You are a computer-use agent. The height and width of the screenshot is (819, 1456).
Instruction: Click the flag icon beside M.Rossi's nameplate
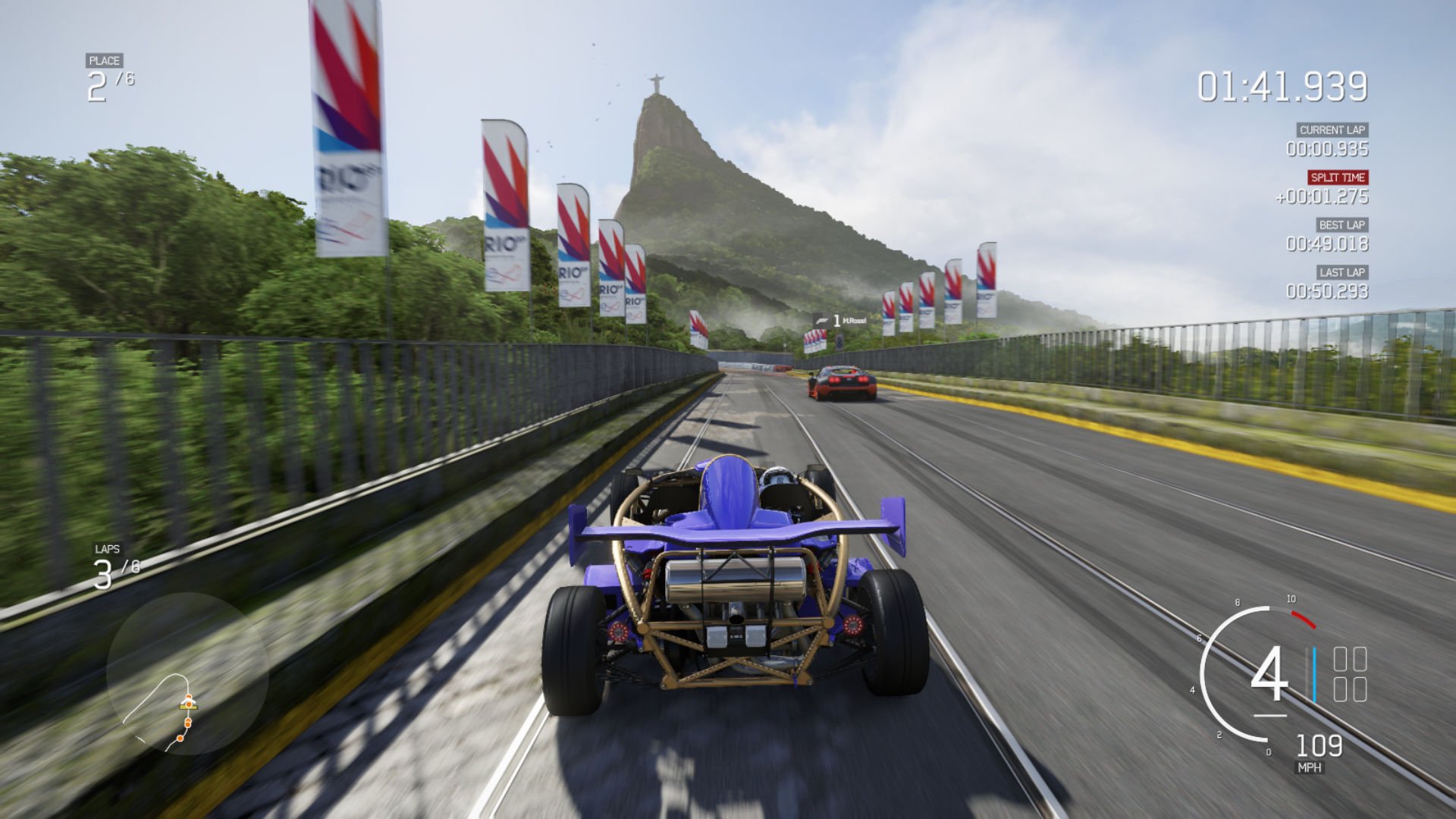coord(822,320)
